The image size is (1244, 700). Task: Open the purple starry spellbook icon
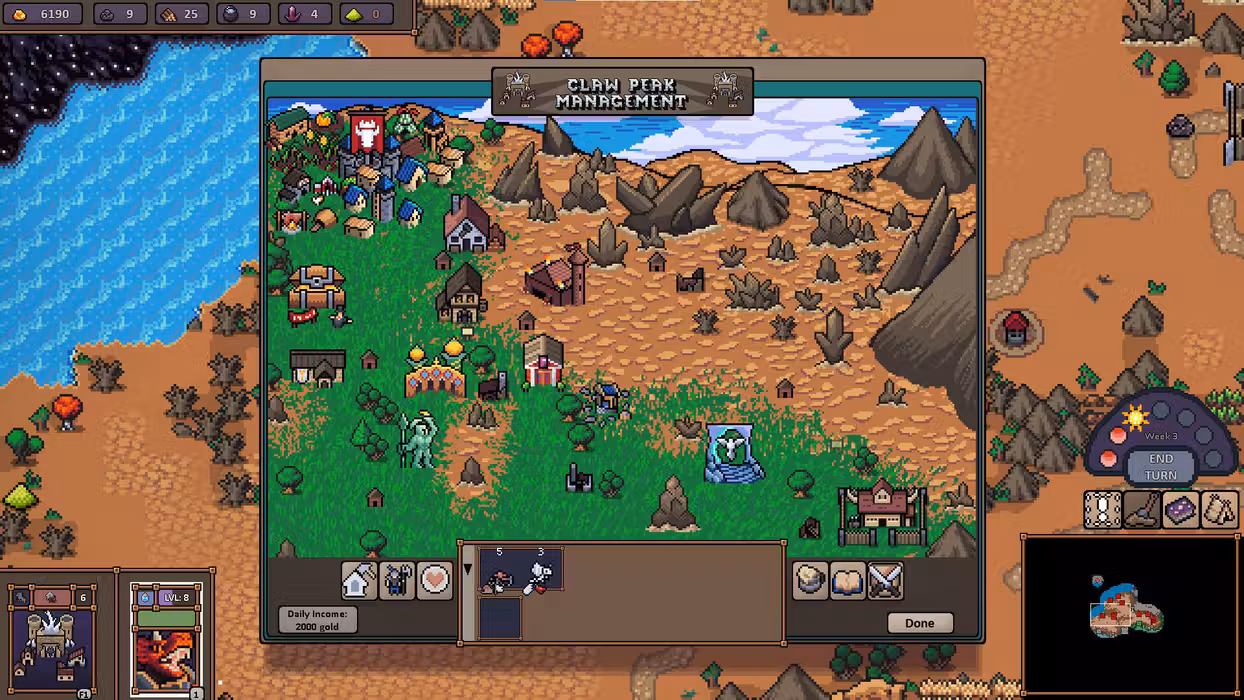pyautogui.click(x=1180, y=510)
